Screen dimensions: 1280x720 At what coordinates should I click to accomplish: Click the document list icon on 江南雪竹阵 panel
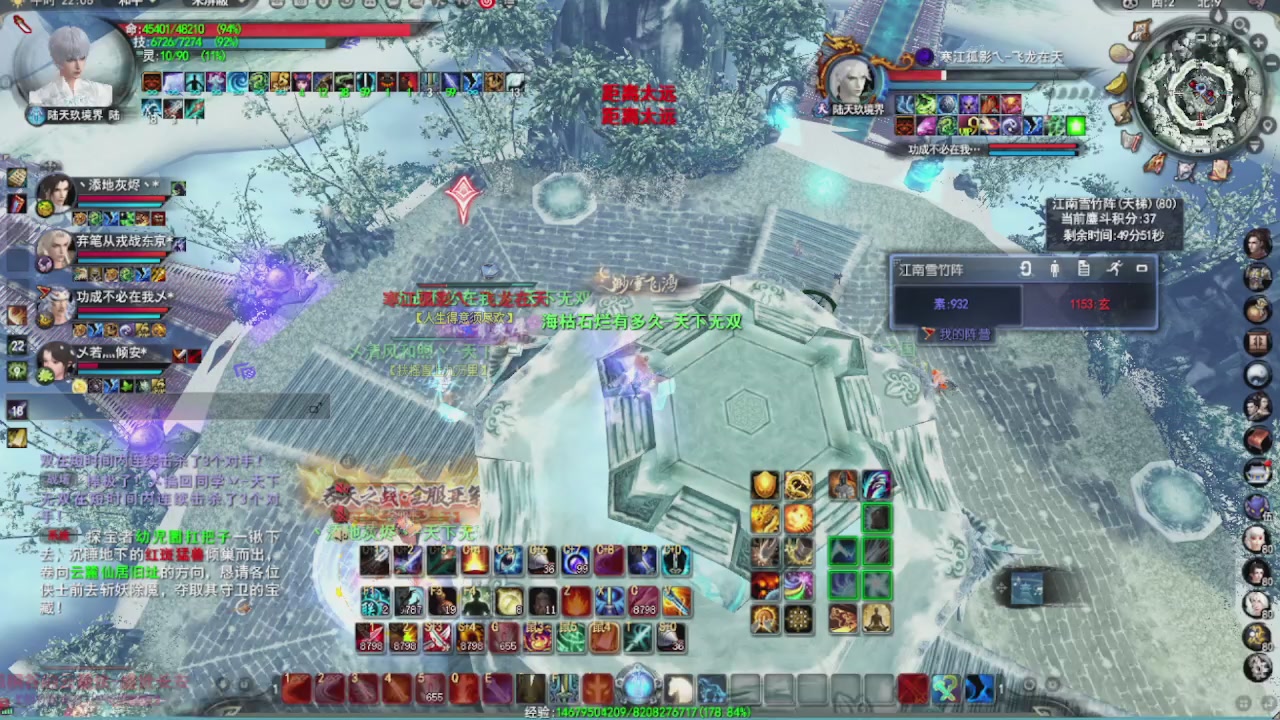point(1084,269)
